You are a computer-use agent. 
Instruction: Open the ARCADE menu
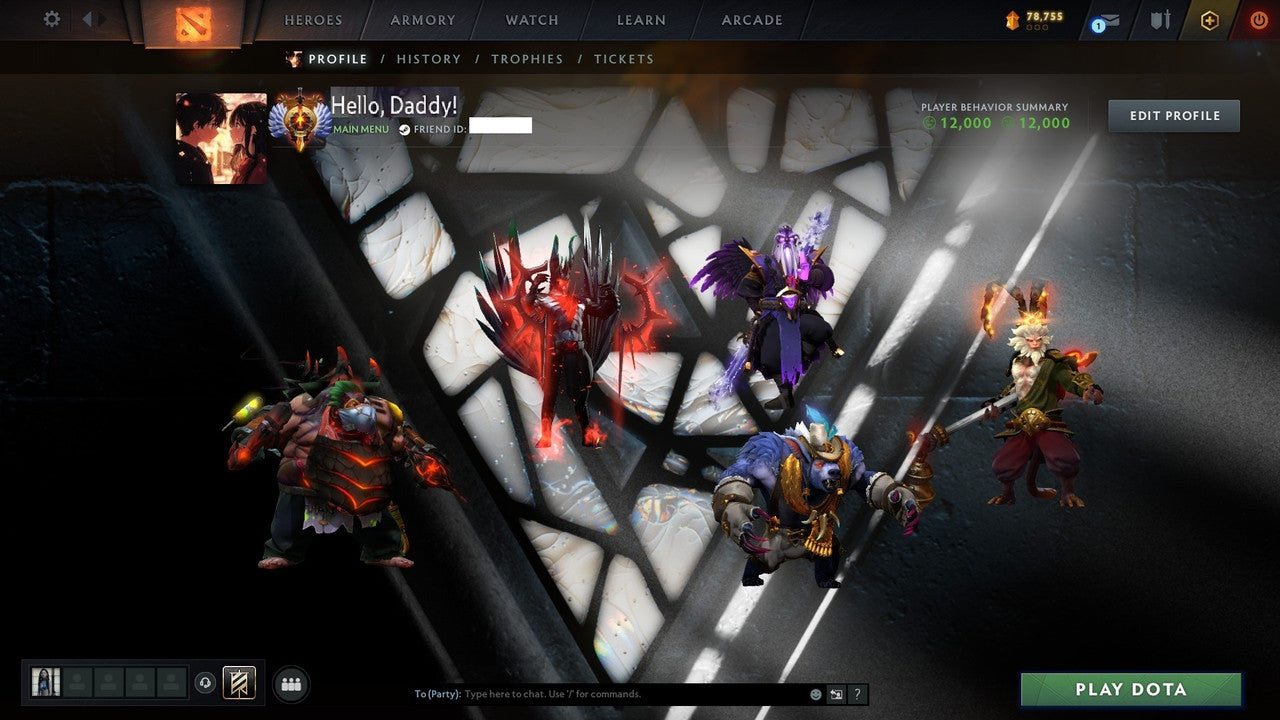pos(751,19)
